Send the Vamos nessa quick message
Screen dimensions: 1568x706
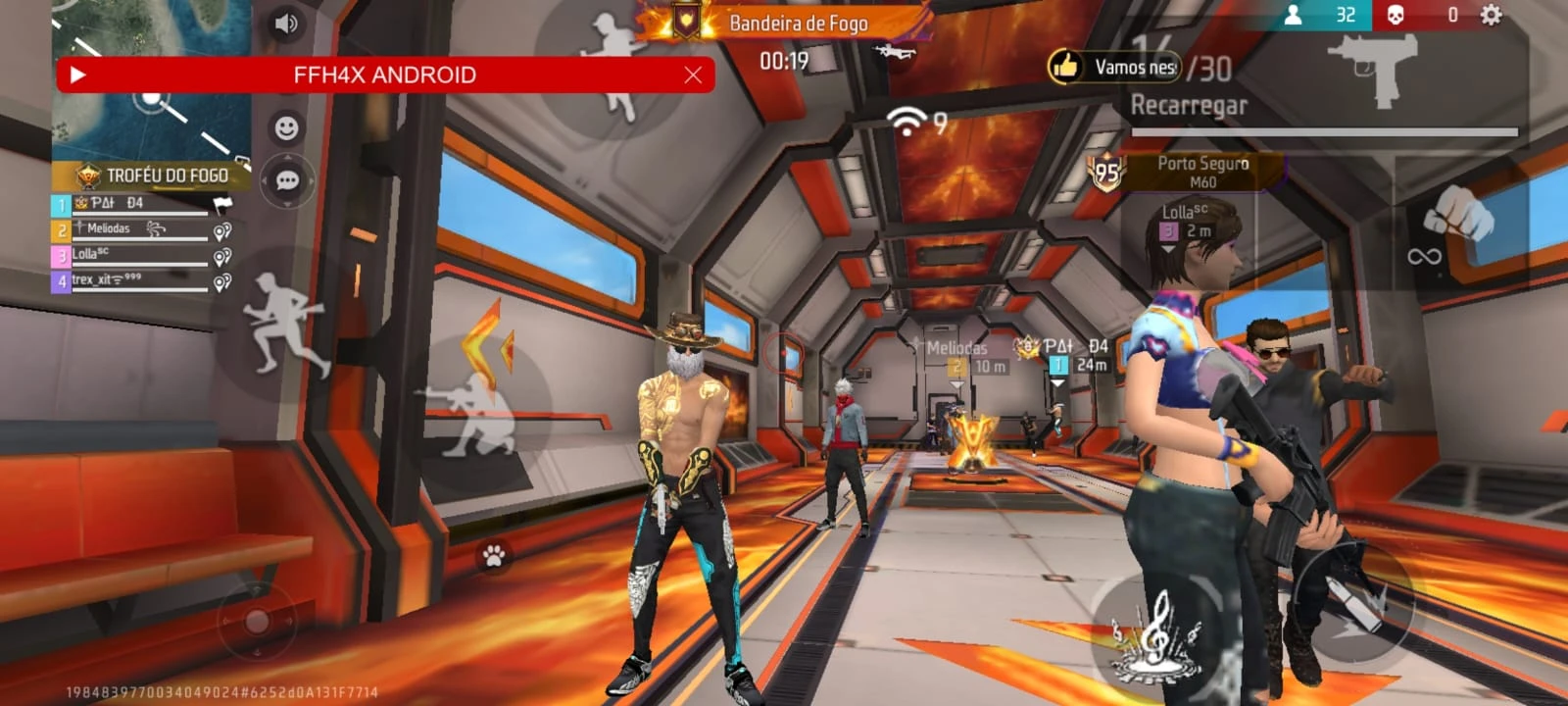(x=1112, y=68)
